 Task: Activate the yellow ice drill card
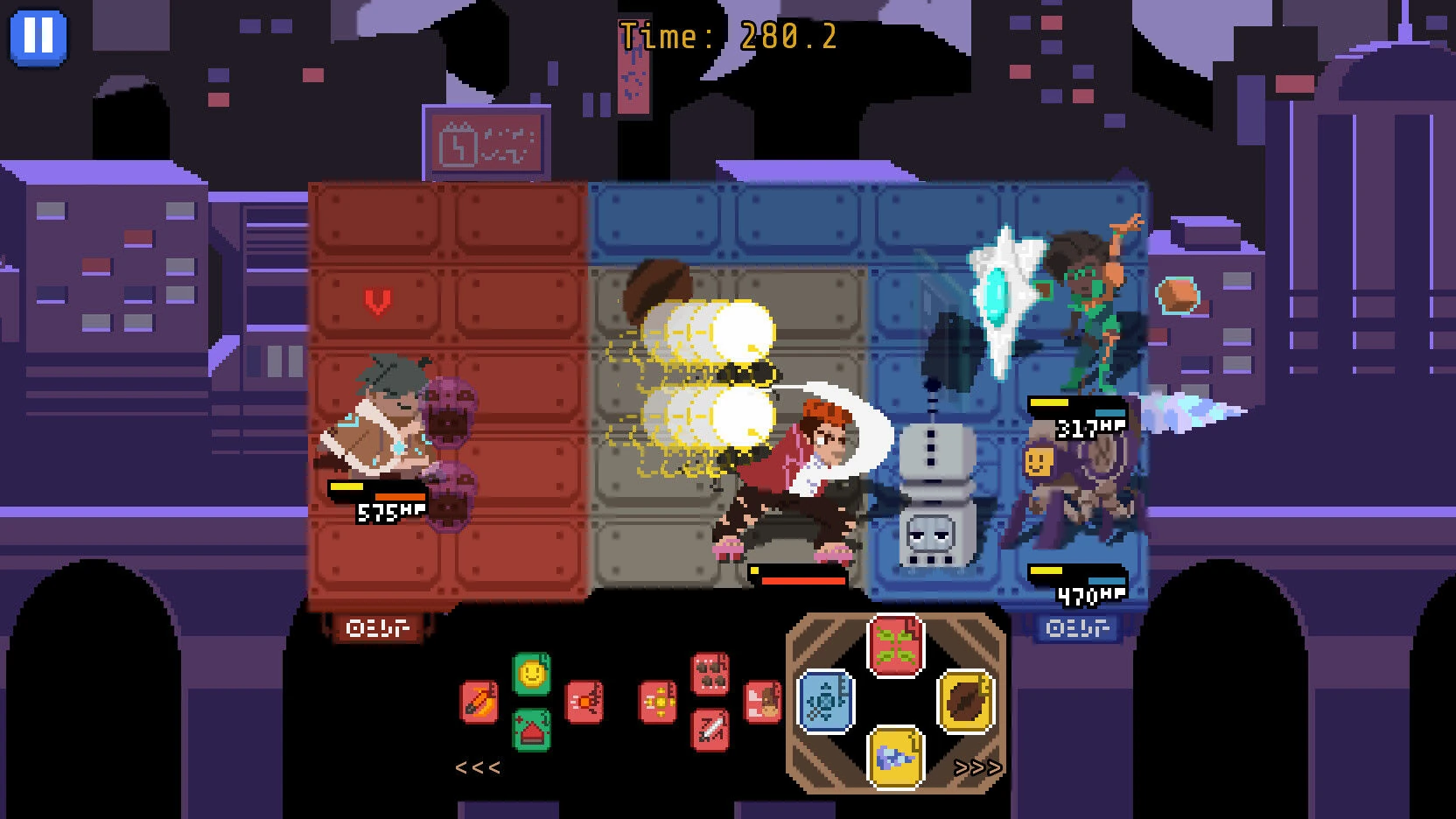tap(896, 756)
